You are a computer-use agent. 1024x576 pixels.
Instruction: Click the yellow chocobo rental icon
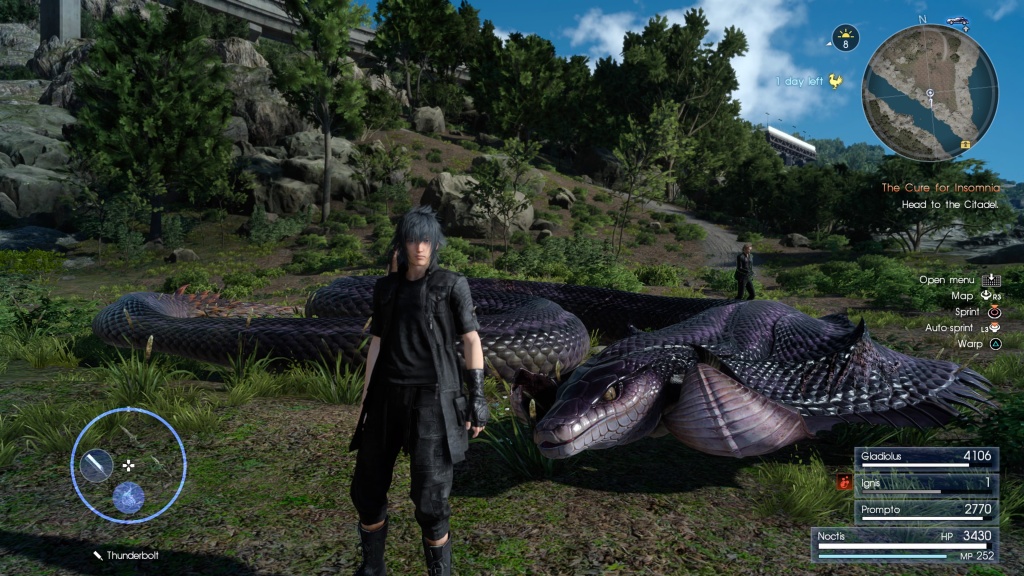click(x=836, y=82)
